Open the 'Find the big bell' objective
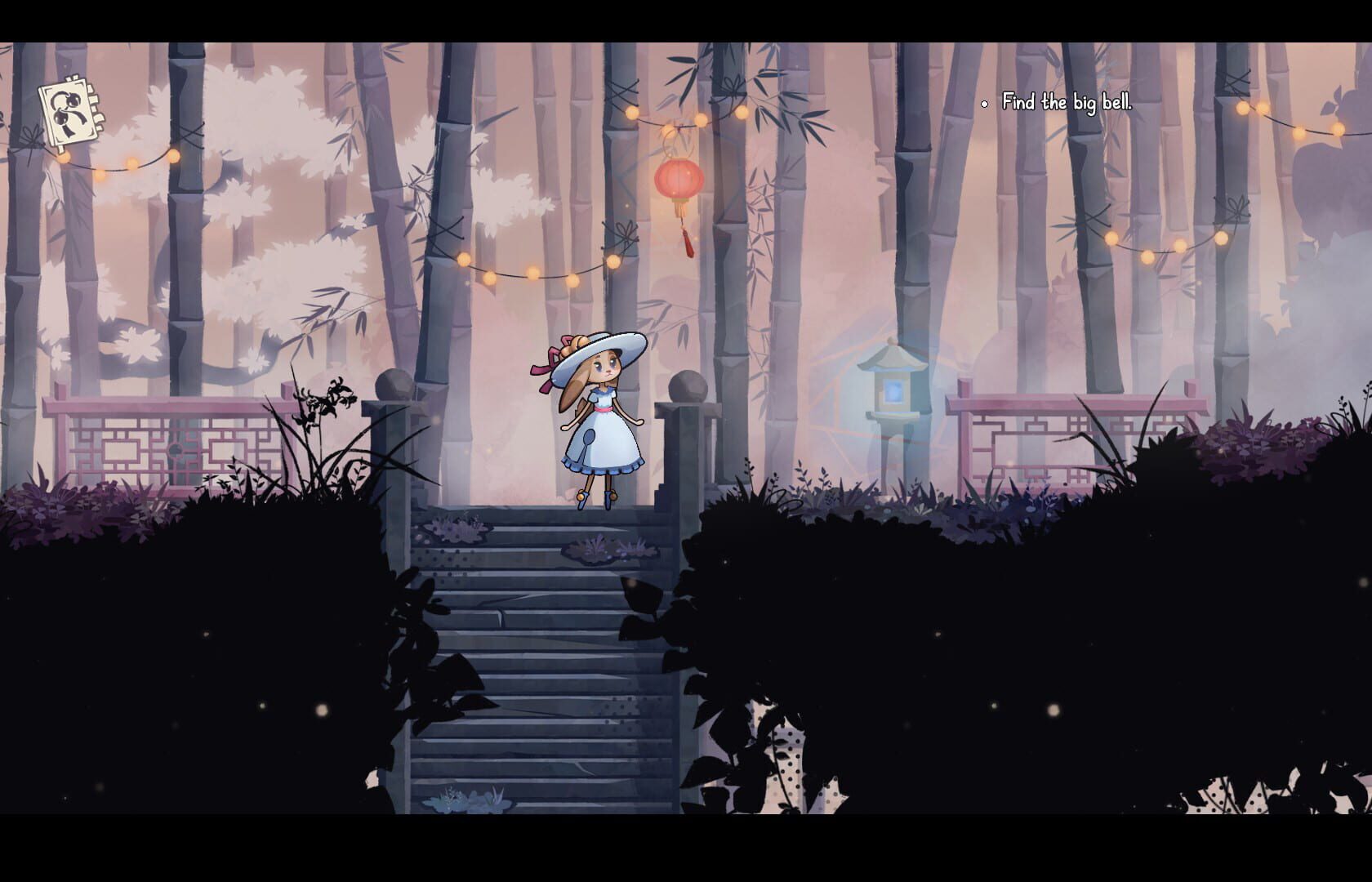This screenshot has height=882, width=1372. 1067,103
